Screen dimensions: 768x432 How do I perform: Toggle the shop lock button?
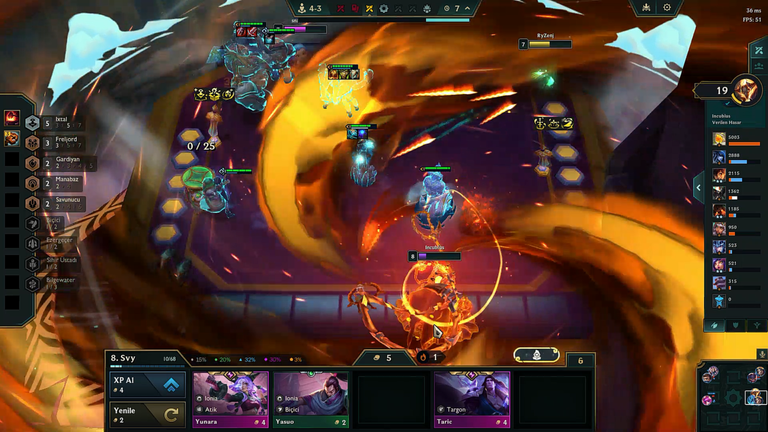click(536, 355)
